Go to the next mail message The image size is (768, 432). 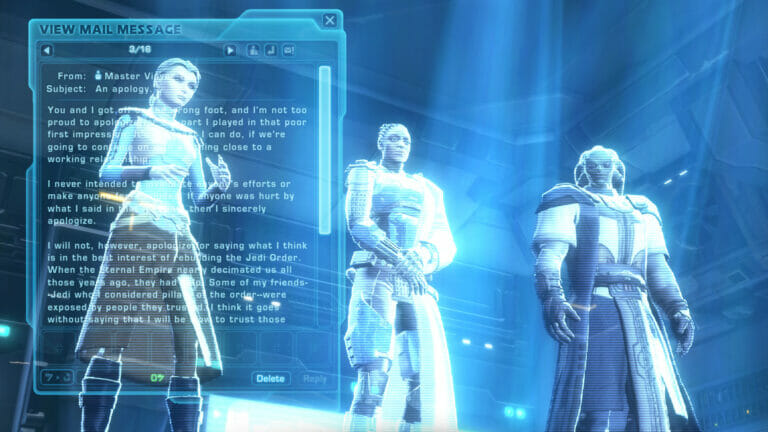click(231, 50)
